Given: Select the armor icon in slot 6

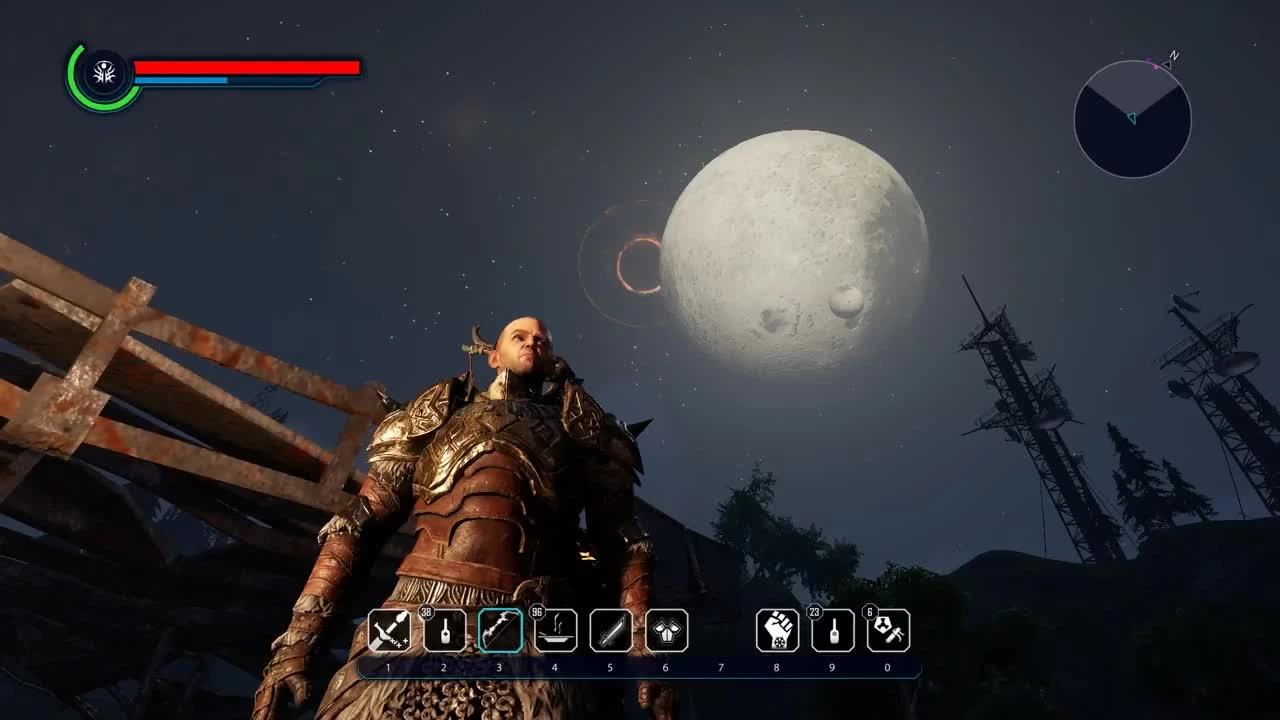Looking at the screenshot, I should click(x=665, y=630).
